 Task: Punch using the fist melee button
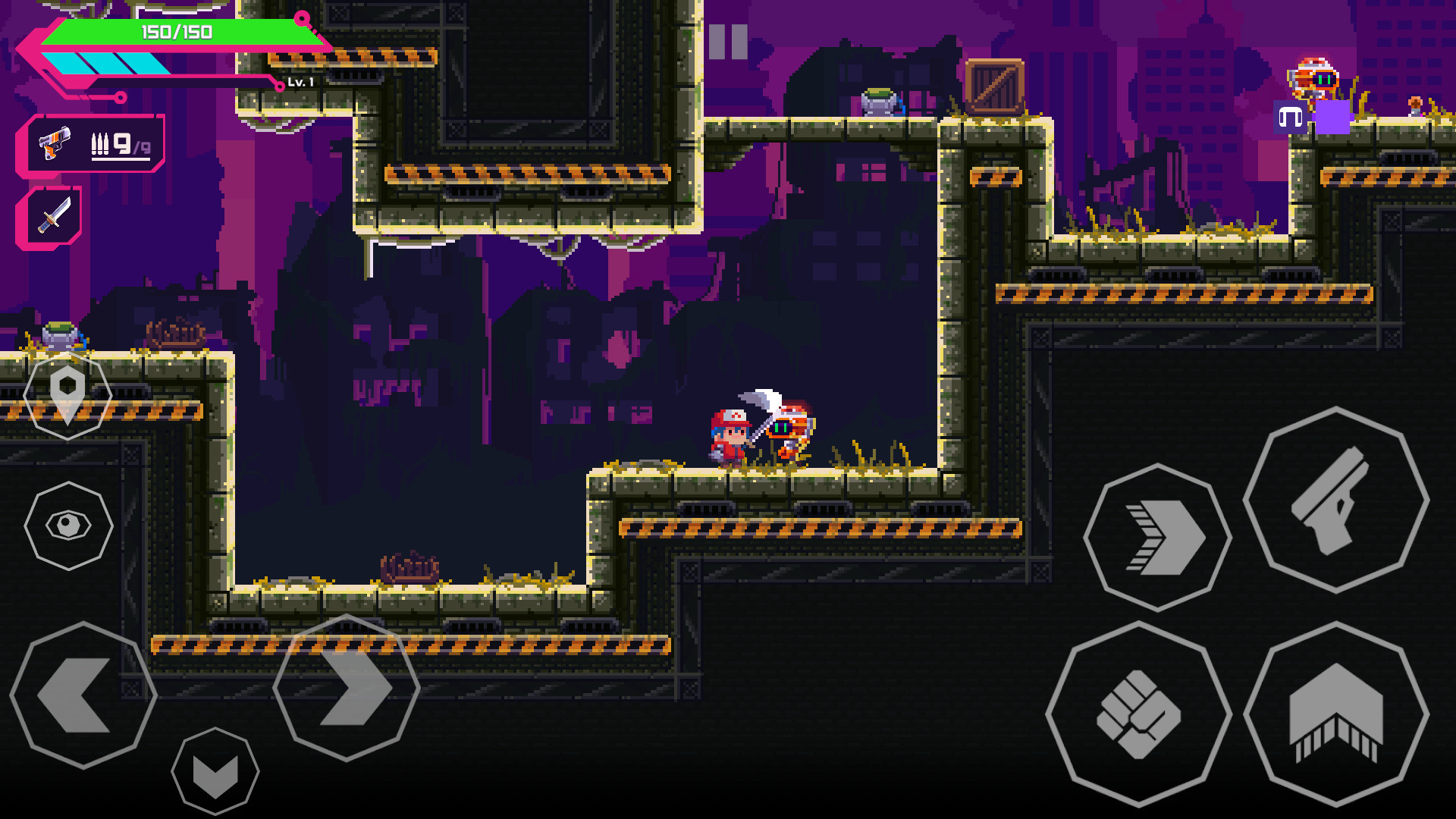(1138, 714)
